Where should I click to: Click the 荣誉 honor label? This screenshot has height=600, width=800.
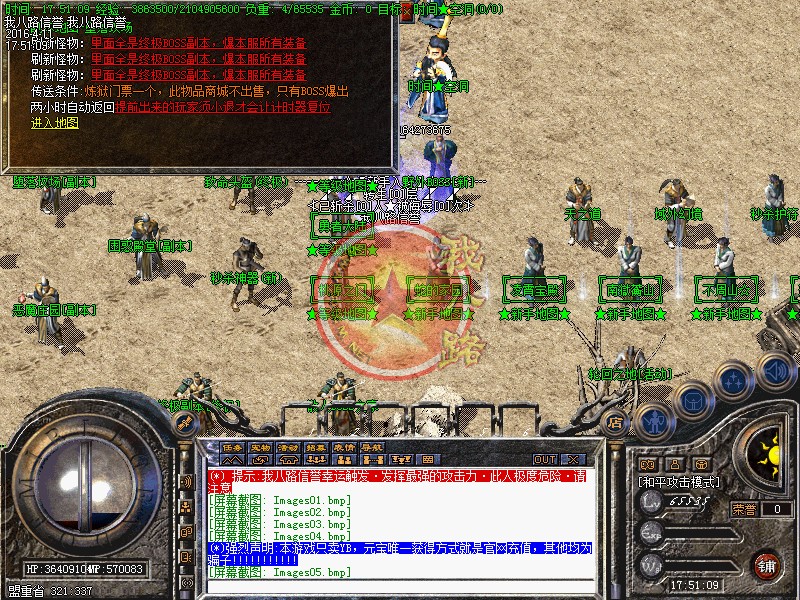pos(744,509)
